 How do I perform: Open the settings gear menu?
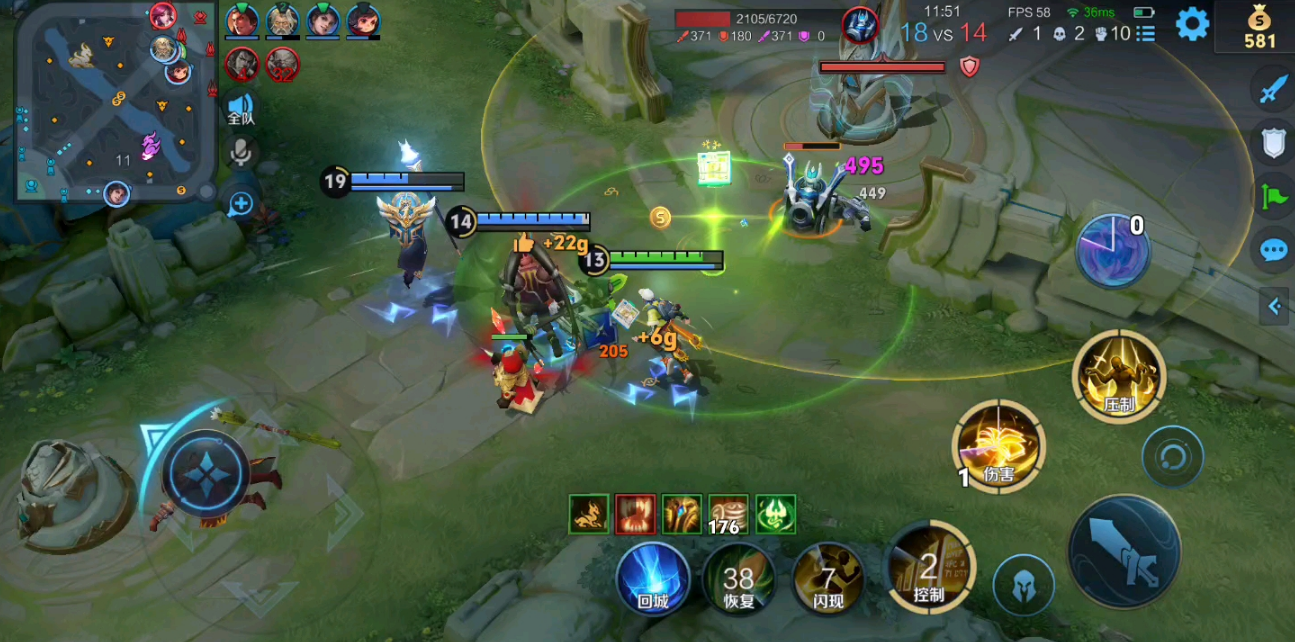pos(1192,24)
